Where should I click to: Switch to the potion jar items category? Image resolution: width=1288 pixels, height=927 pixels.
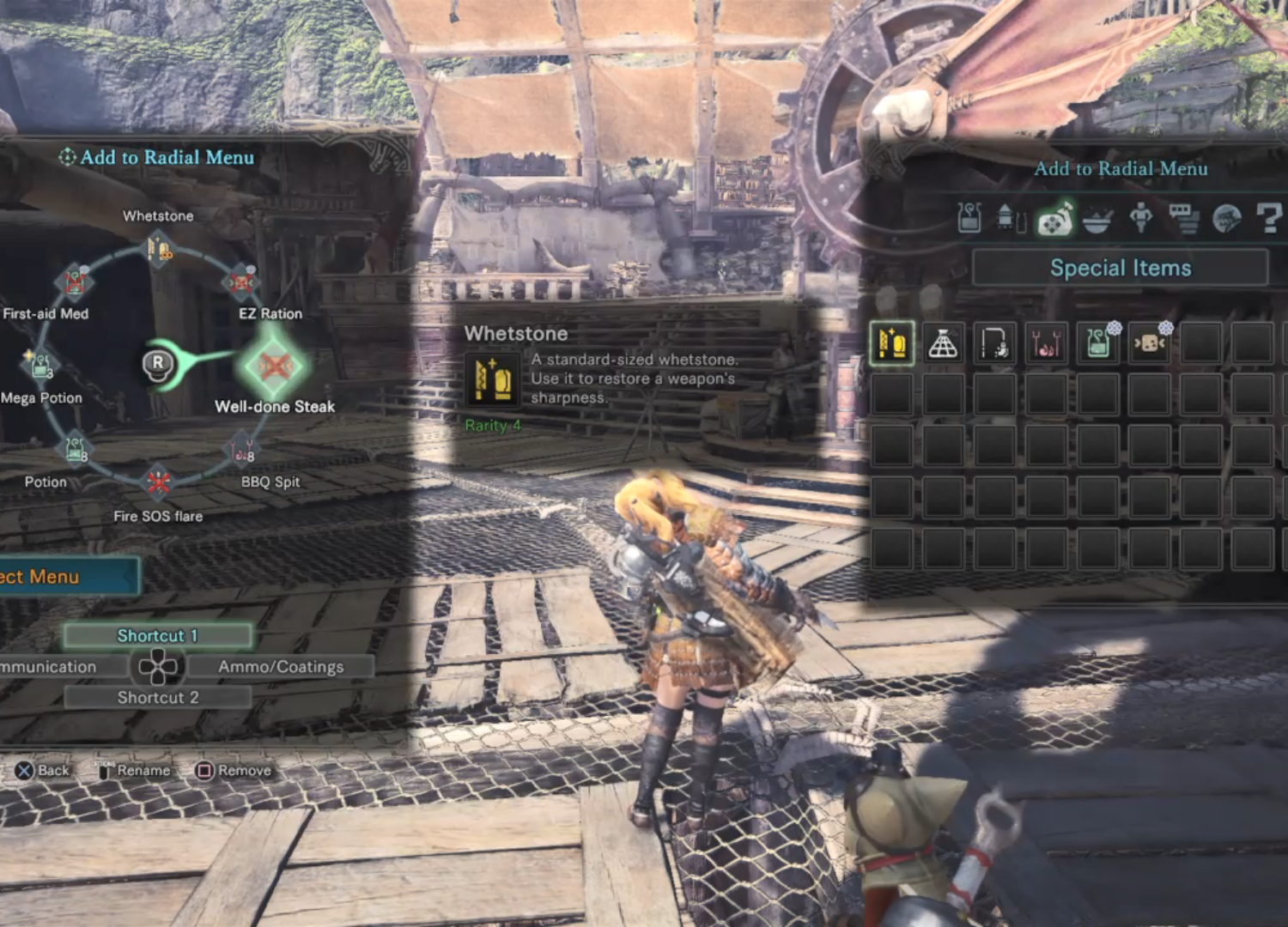pyautogui.click(x=969, y=219)
